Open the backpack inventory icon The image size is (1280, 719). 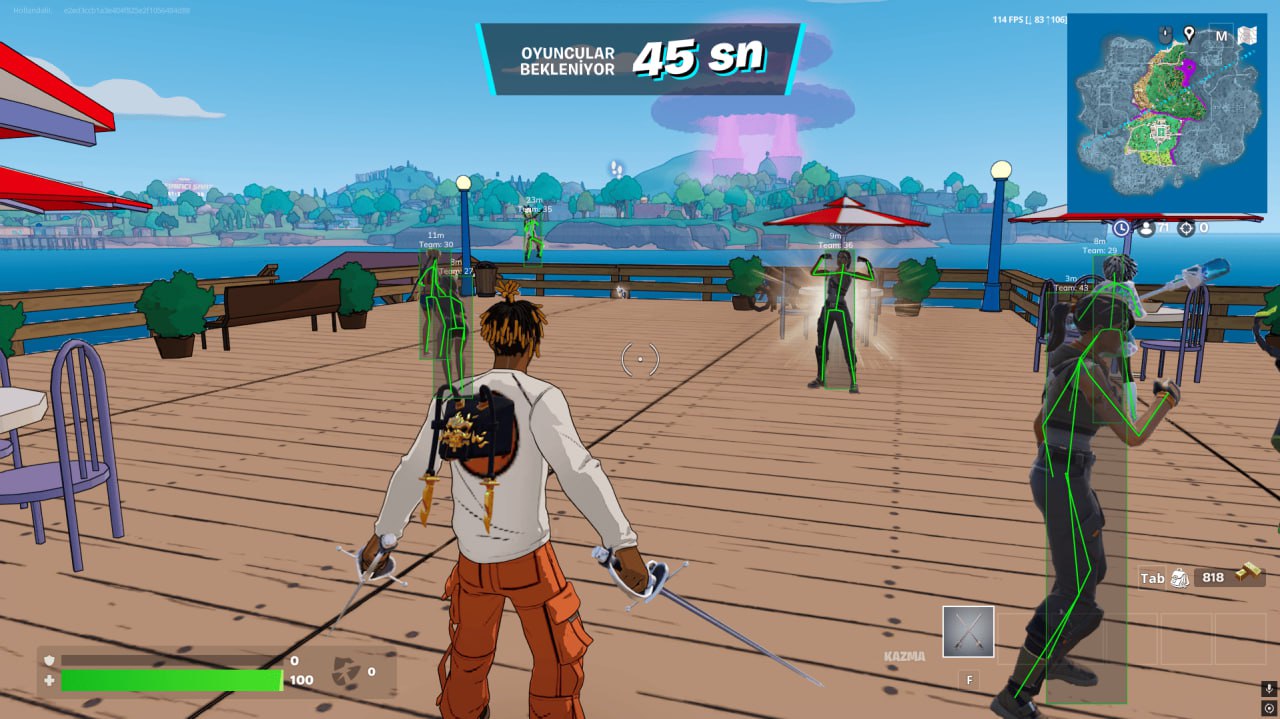coord(1180,578)
